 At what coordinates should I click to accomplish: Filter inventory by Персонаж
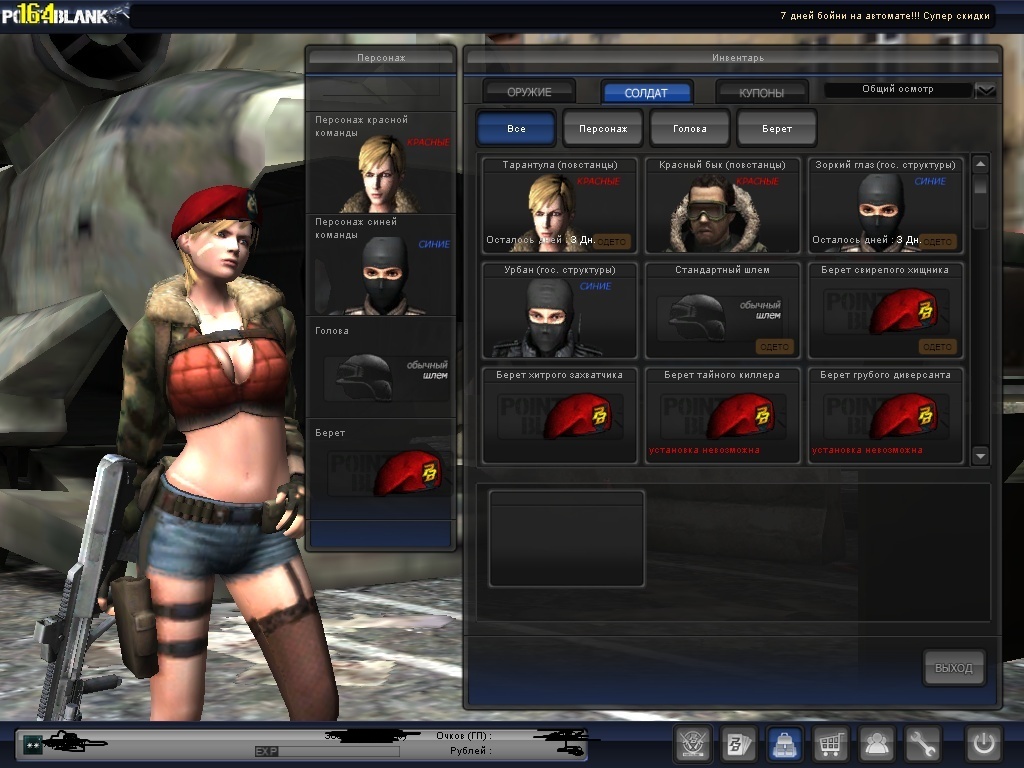(603, 129)
